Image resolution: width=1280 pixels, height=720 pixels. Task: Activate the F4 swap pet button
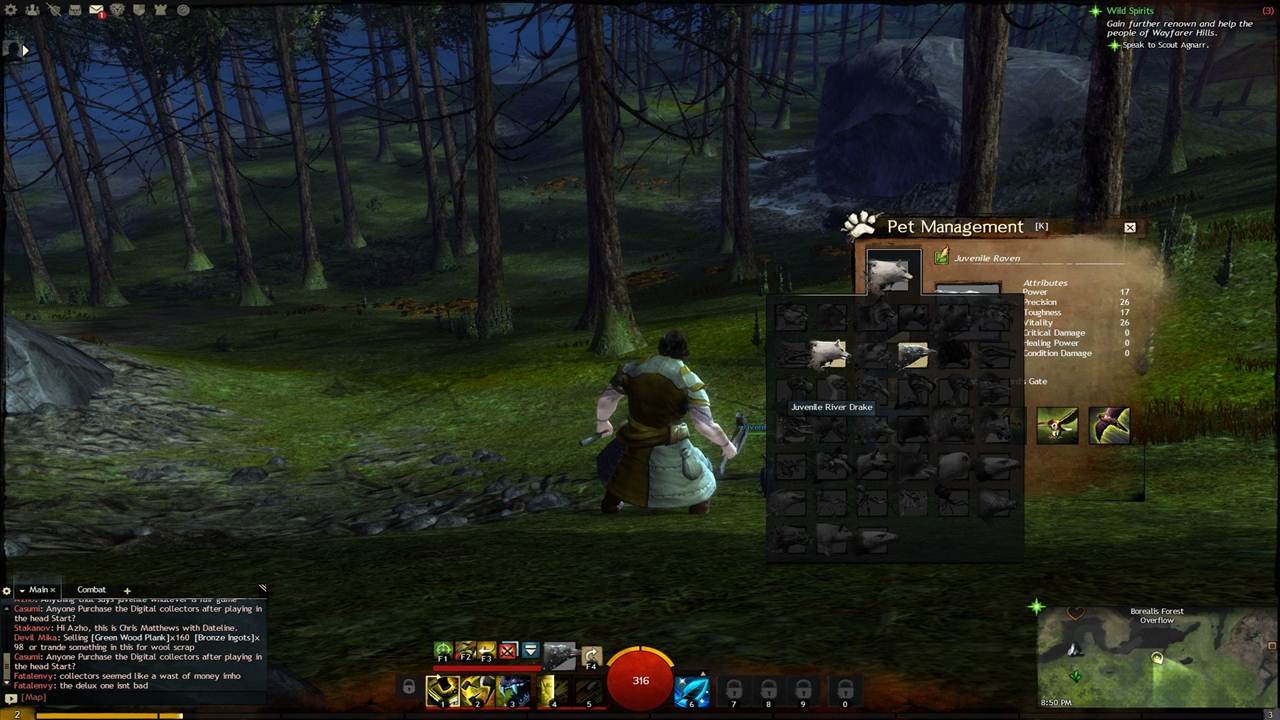pyautogui.click(x=591, y=656)
